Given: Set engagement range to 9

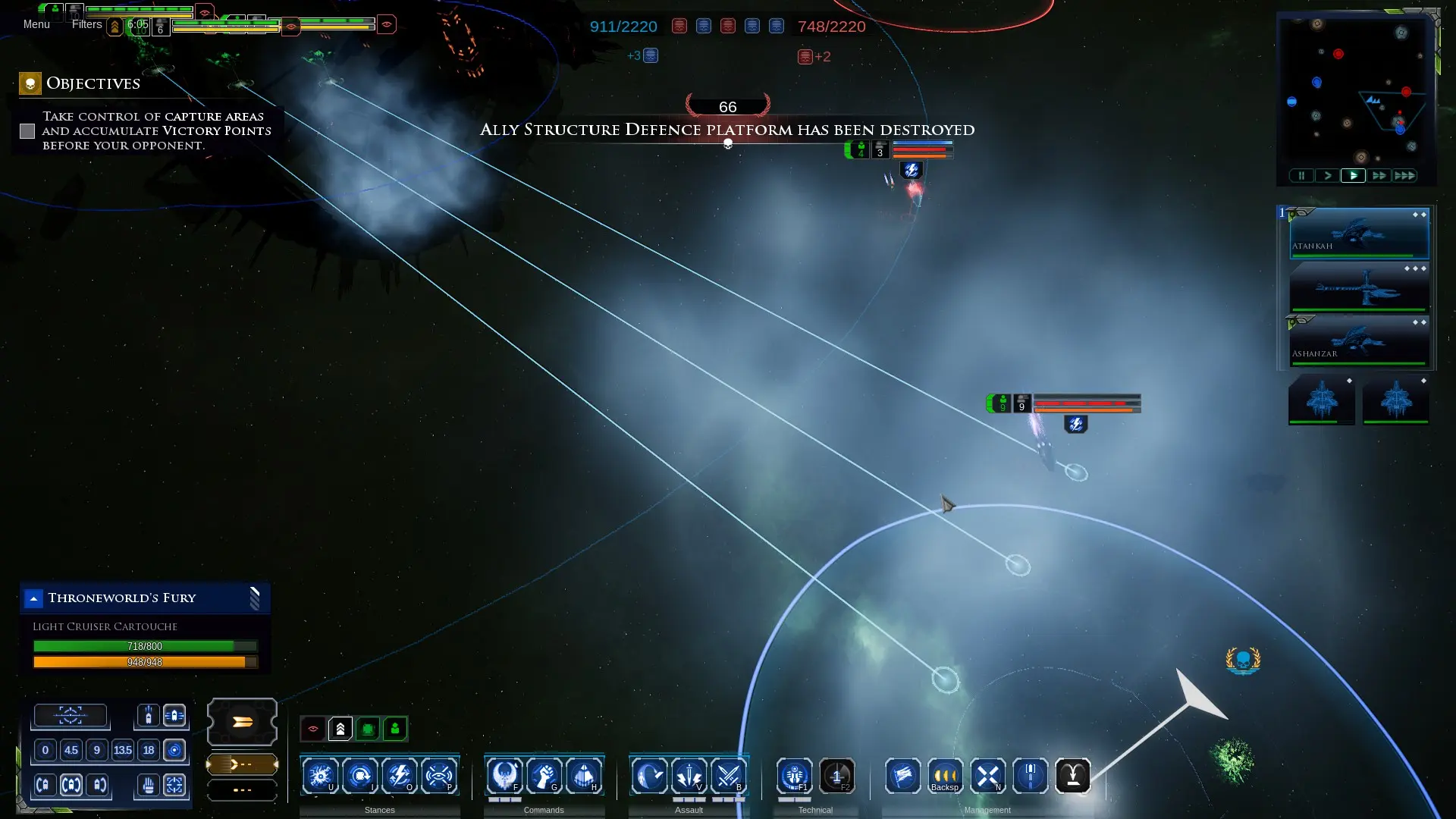Looking at the screenshot, I should click(x=96, y=751).
